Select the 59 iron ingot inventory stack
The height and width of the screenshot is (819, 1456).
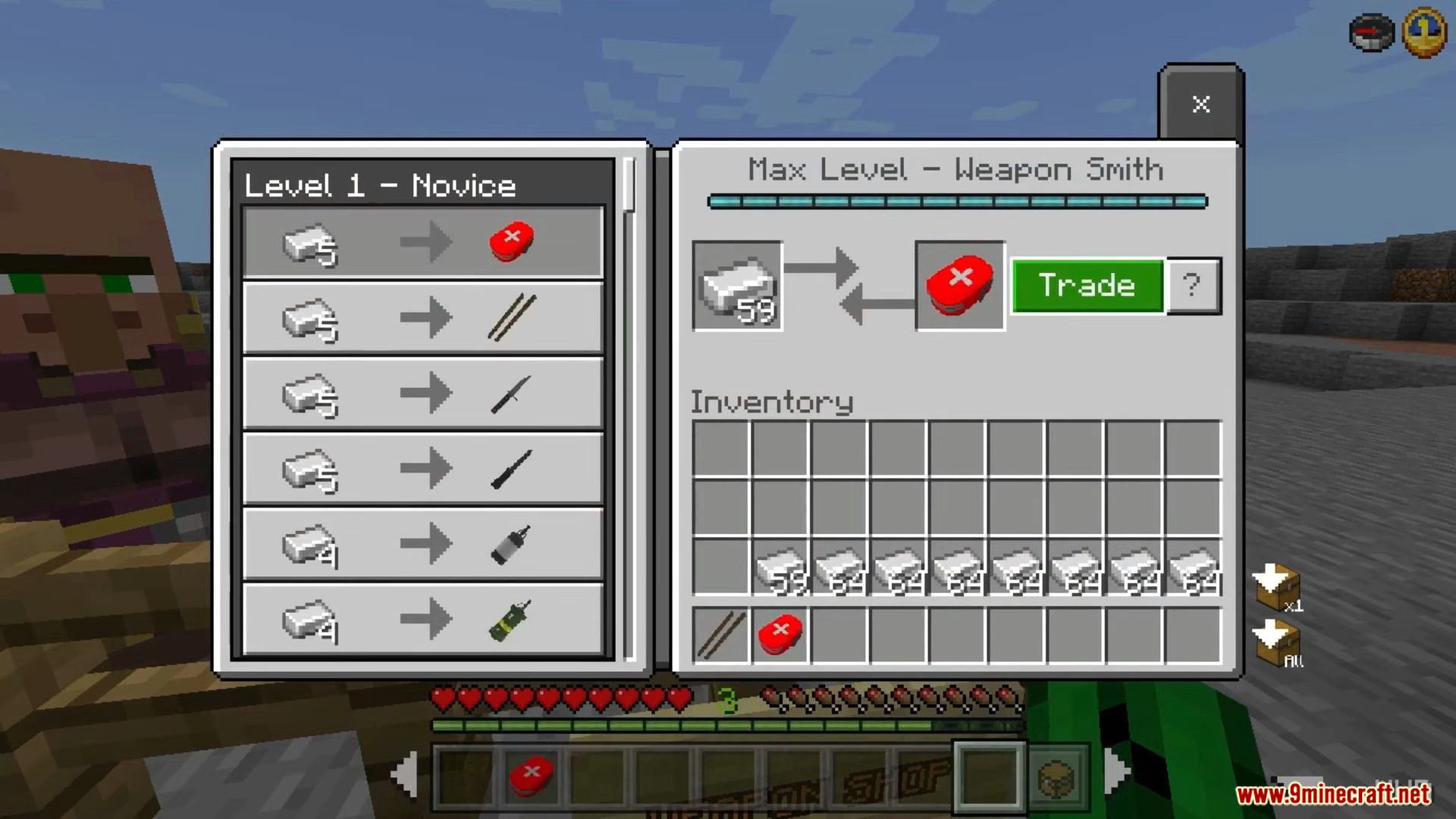[780, 567]
